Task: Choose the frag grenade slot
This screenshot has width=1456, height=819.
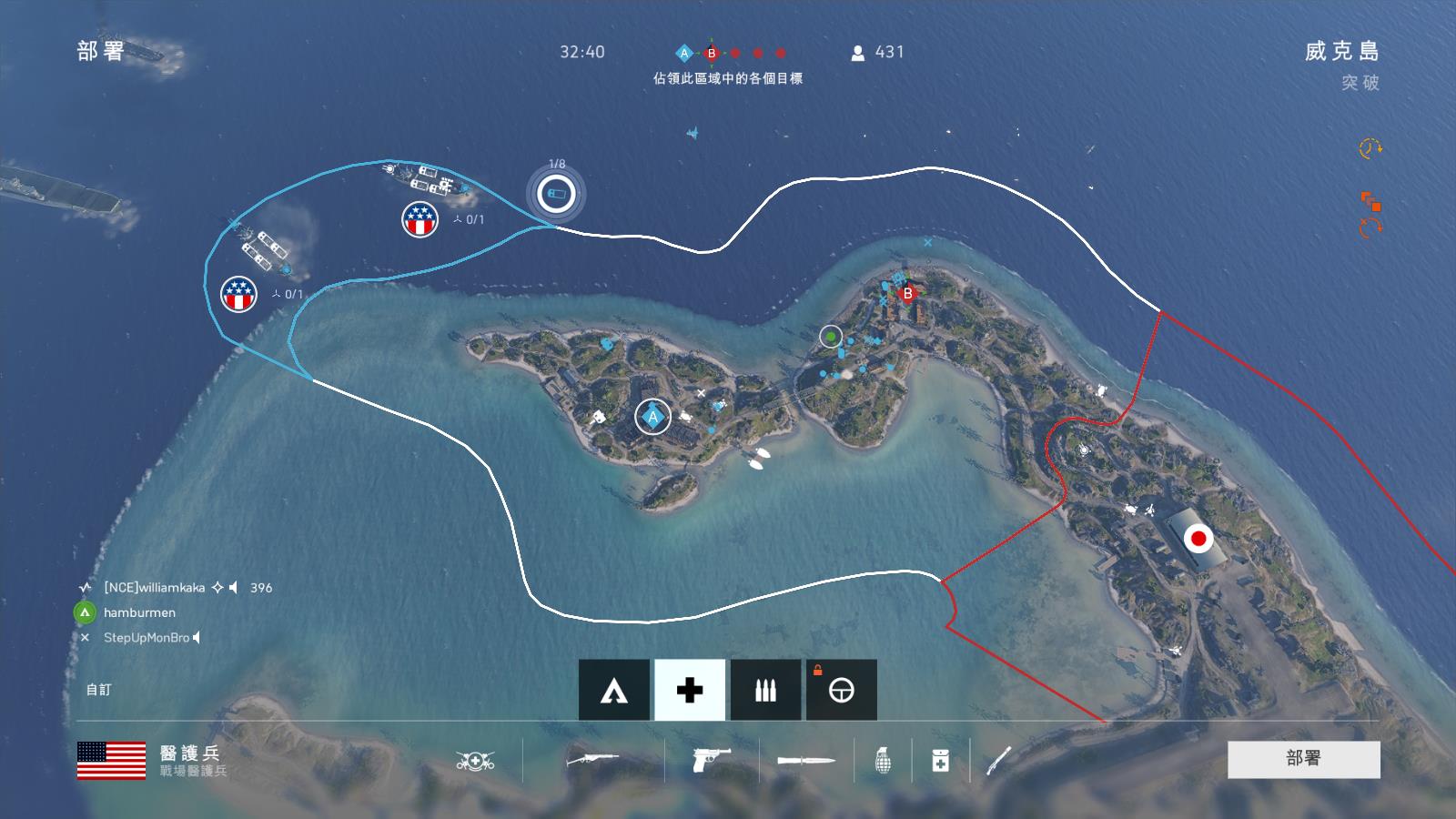Action: pos(883,760)
